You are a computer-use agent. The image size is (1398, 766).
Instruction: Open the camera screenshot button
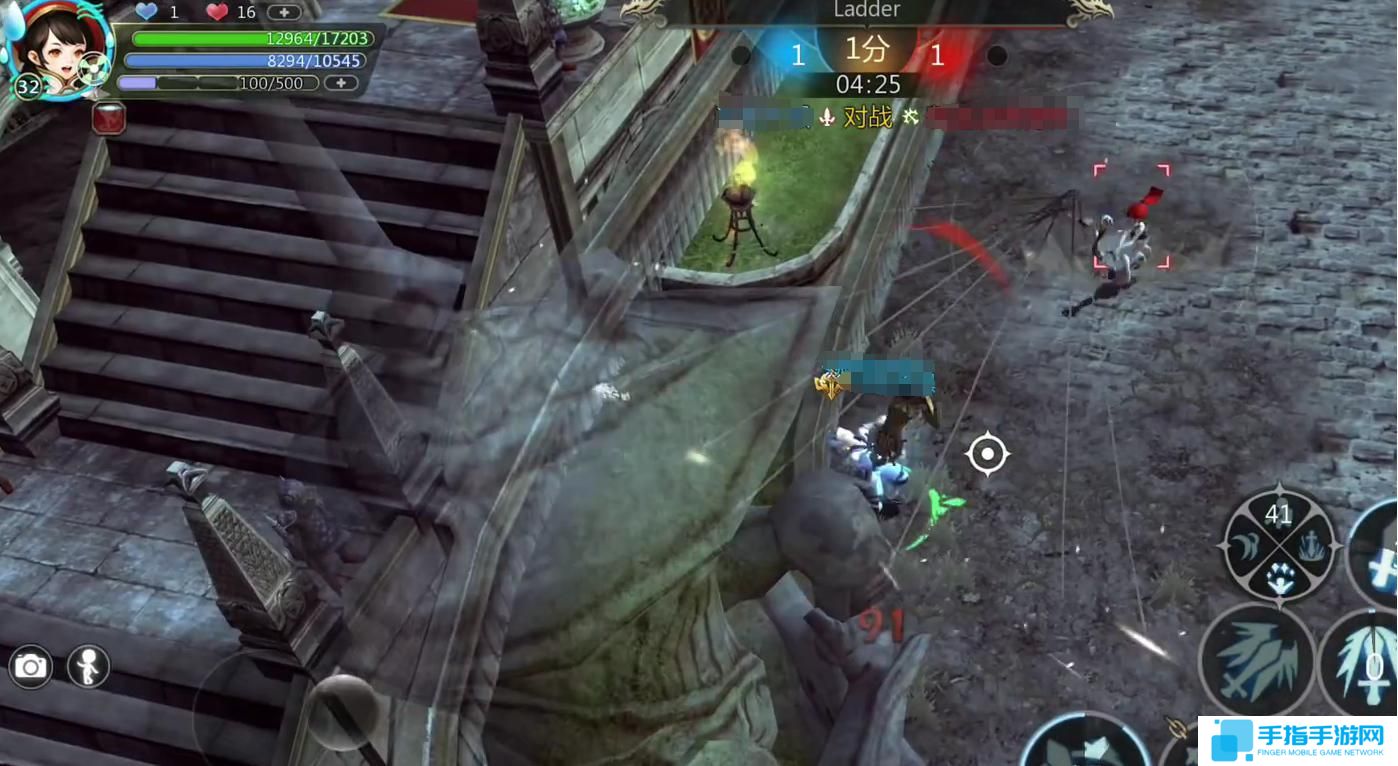(31, 667)
